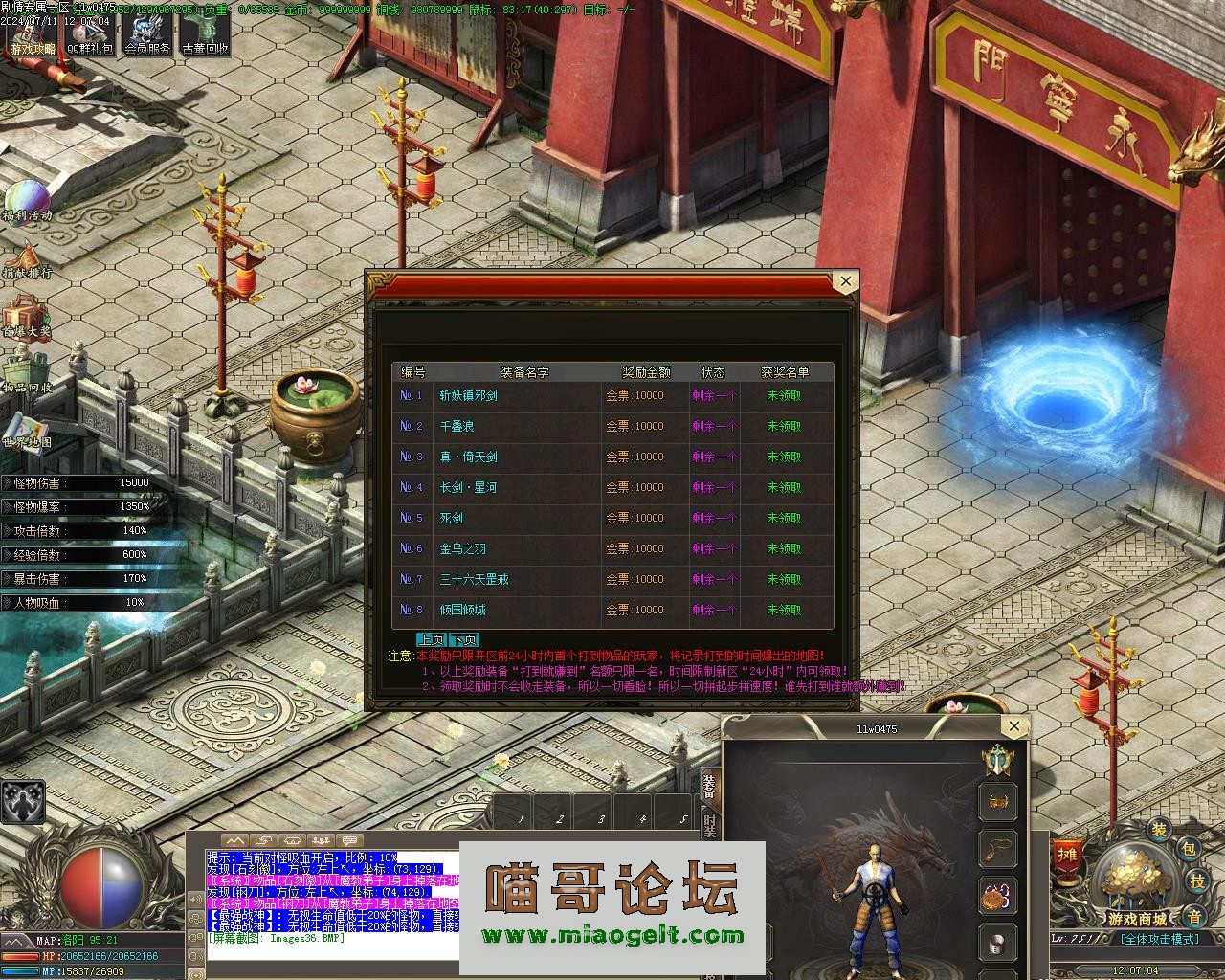Toggle the 全体攻击模式 attack mode
This screenshot has height=980, width=1225.
click(x=1161, y=939)
